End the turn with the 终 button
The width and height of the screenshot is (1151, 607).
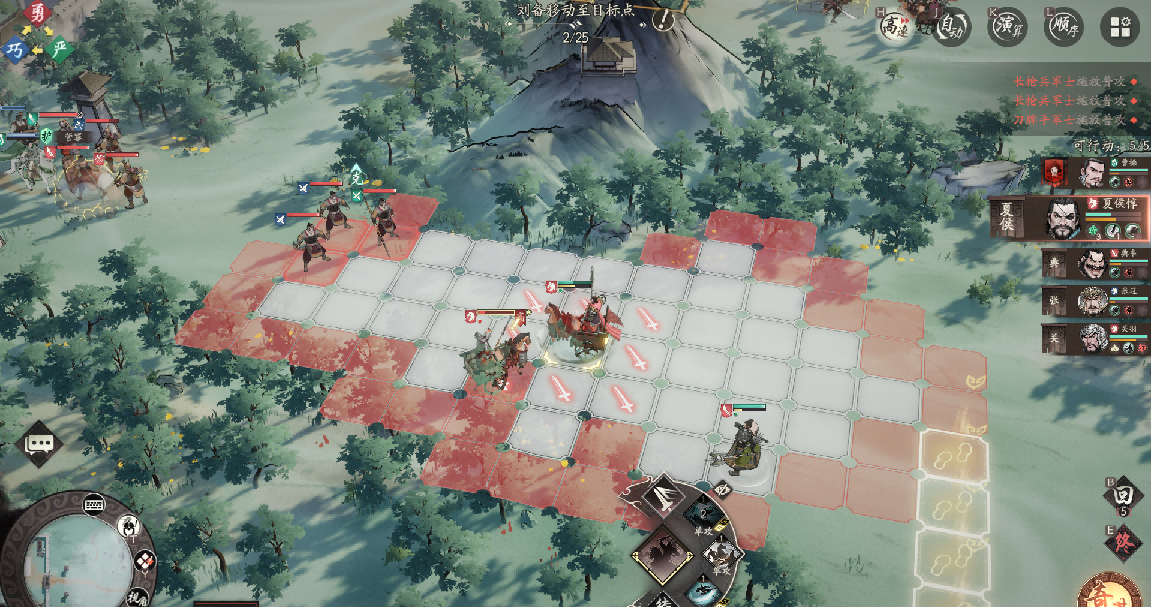1123,543
